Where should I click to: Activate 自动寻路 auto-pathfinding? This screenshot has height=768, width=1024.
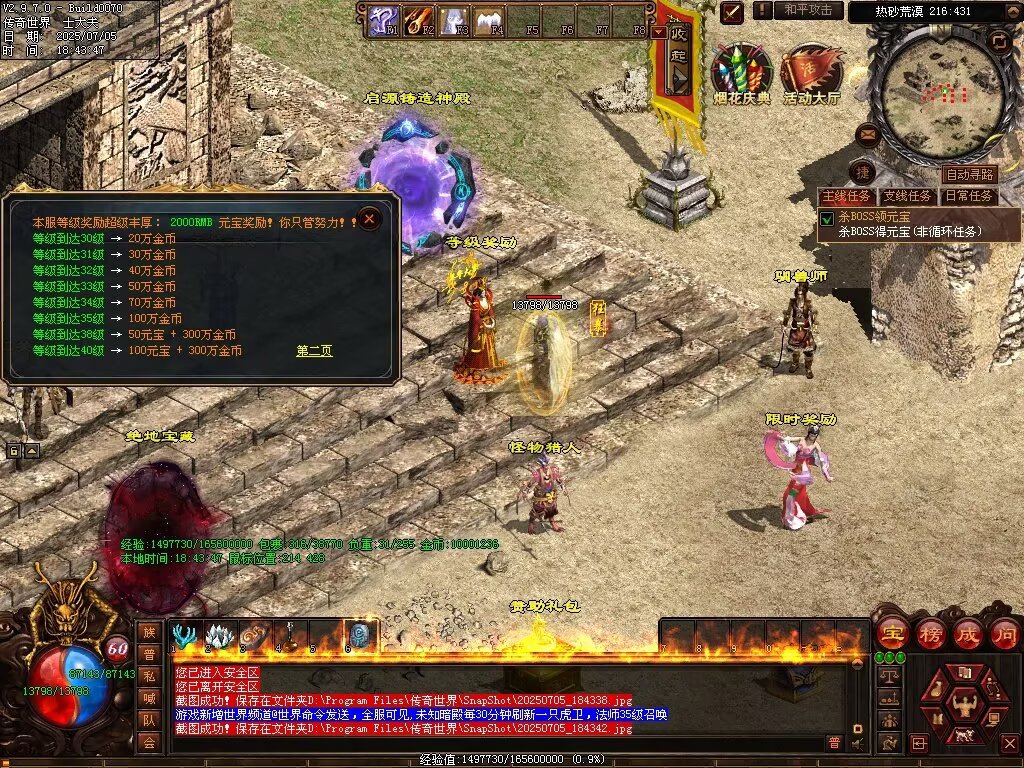969,175
